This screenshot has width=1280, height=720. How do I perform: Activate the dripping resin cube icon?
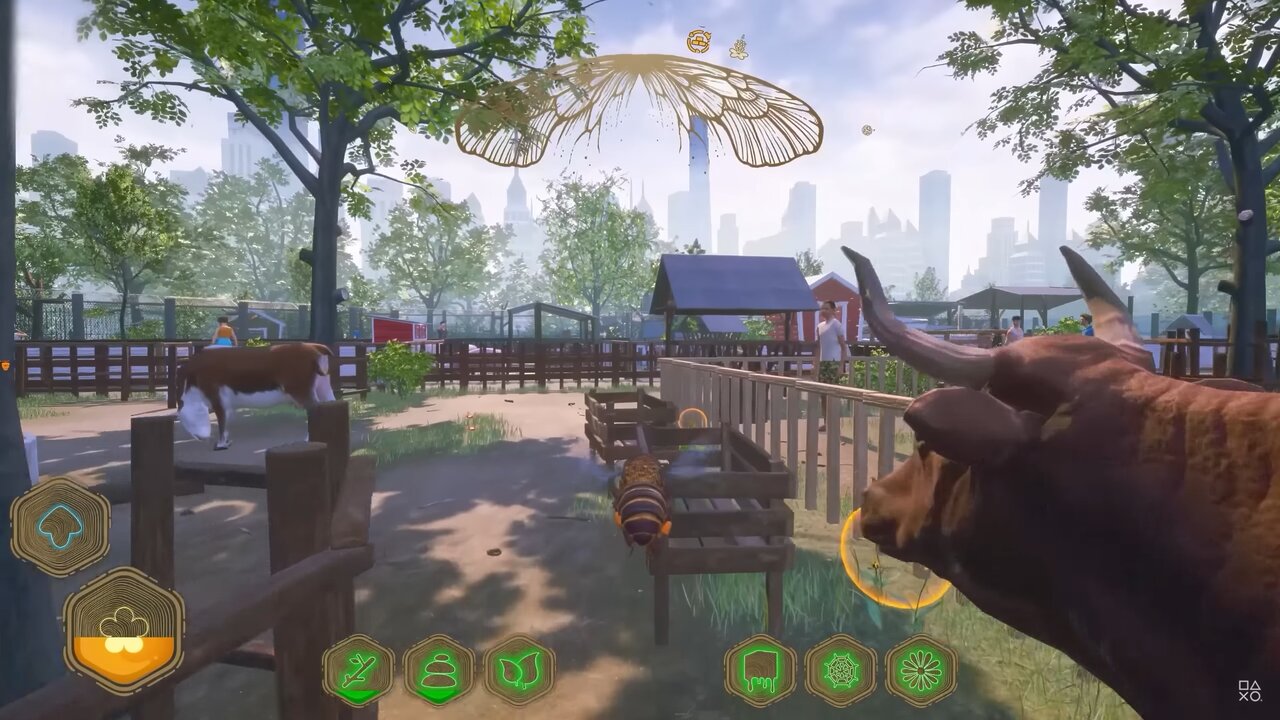coord(760,670)
